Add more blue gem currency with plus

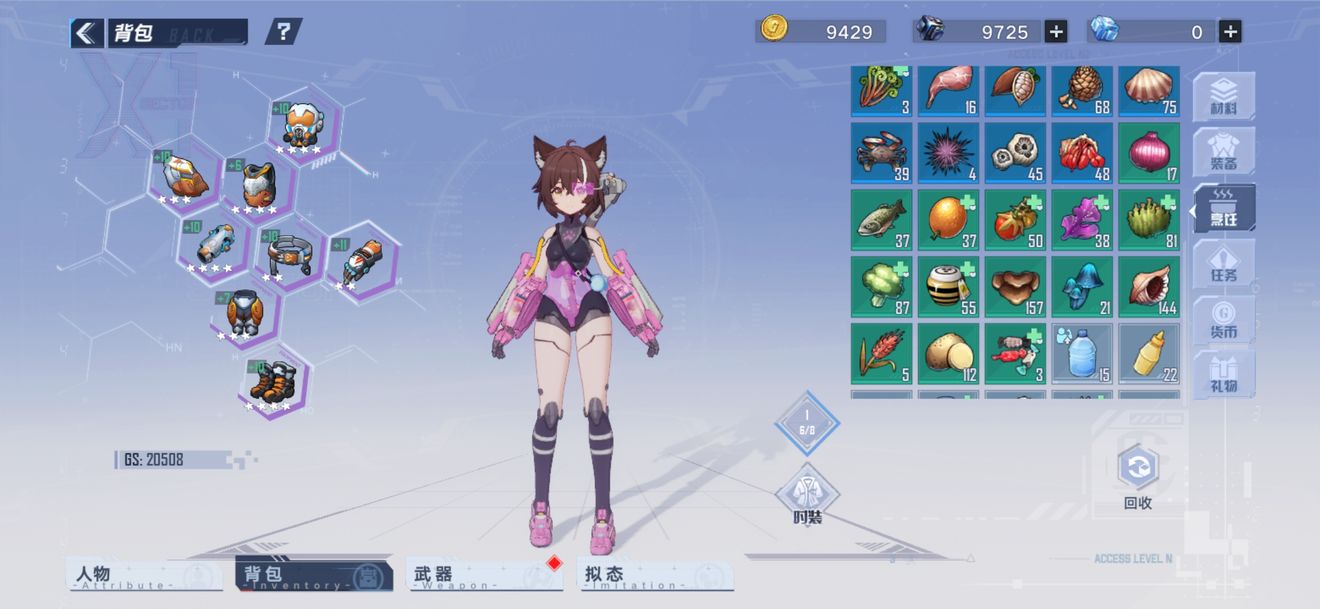1231,31
